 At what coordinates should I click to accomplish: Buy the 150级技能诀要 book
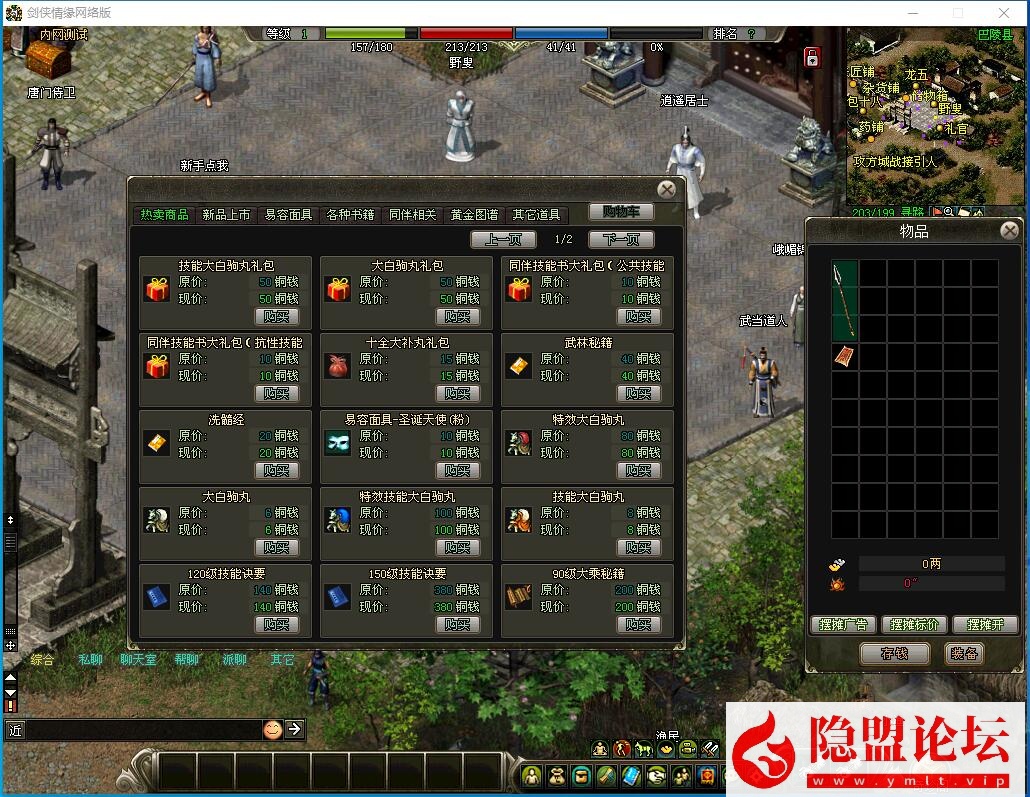pyautogui.click(x=458, y=624)
